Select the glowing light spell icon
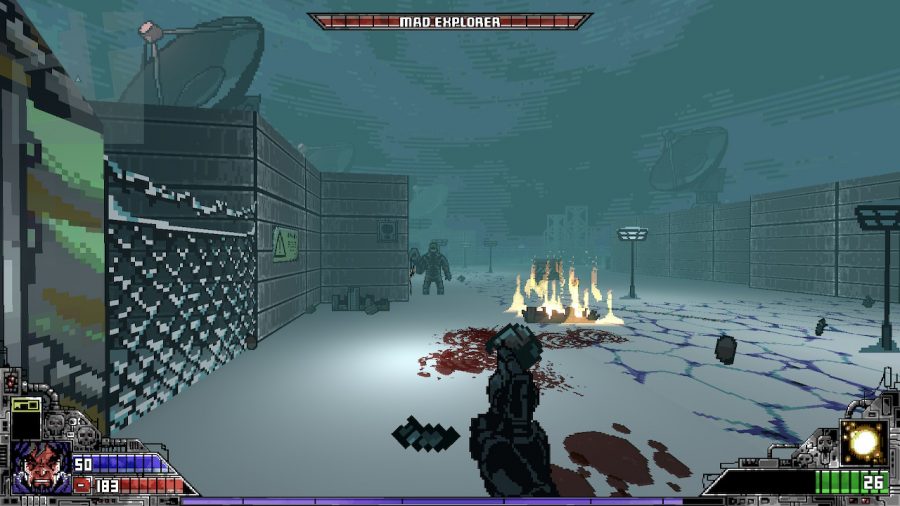The width and height of the screenshot is (900, 506). tap(862, 442)
